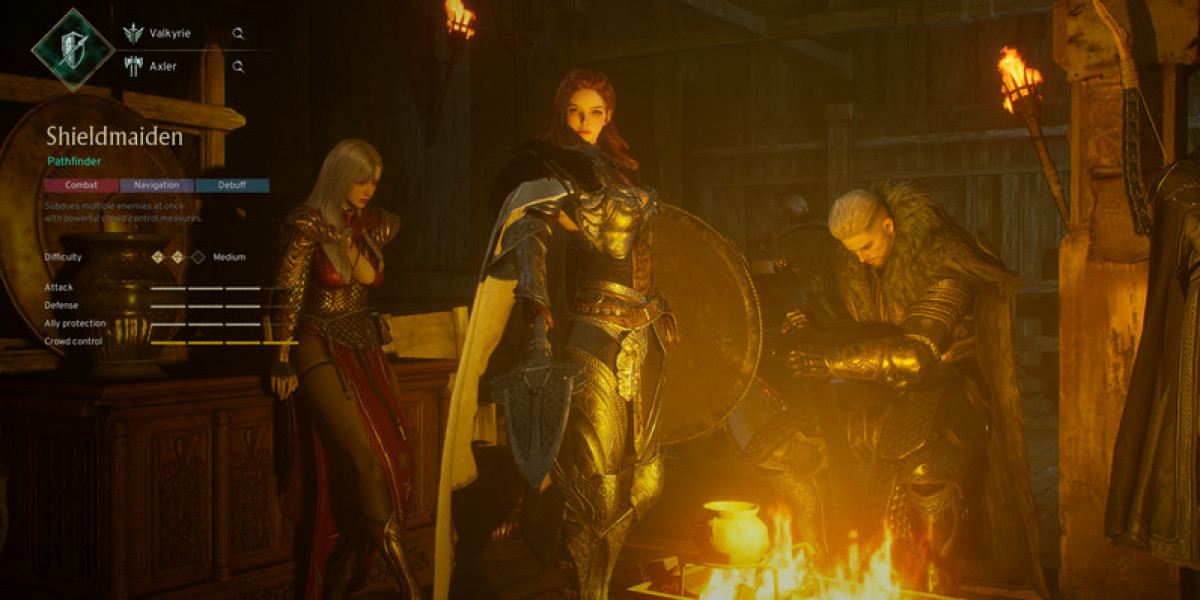This screenshot has height=600, width=1200.
Task: Click the magnifier beside Valkyrie
Action: 238,33
